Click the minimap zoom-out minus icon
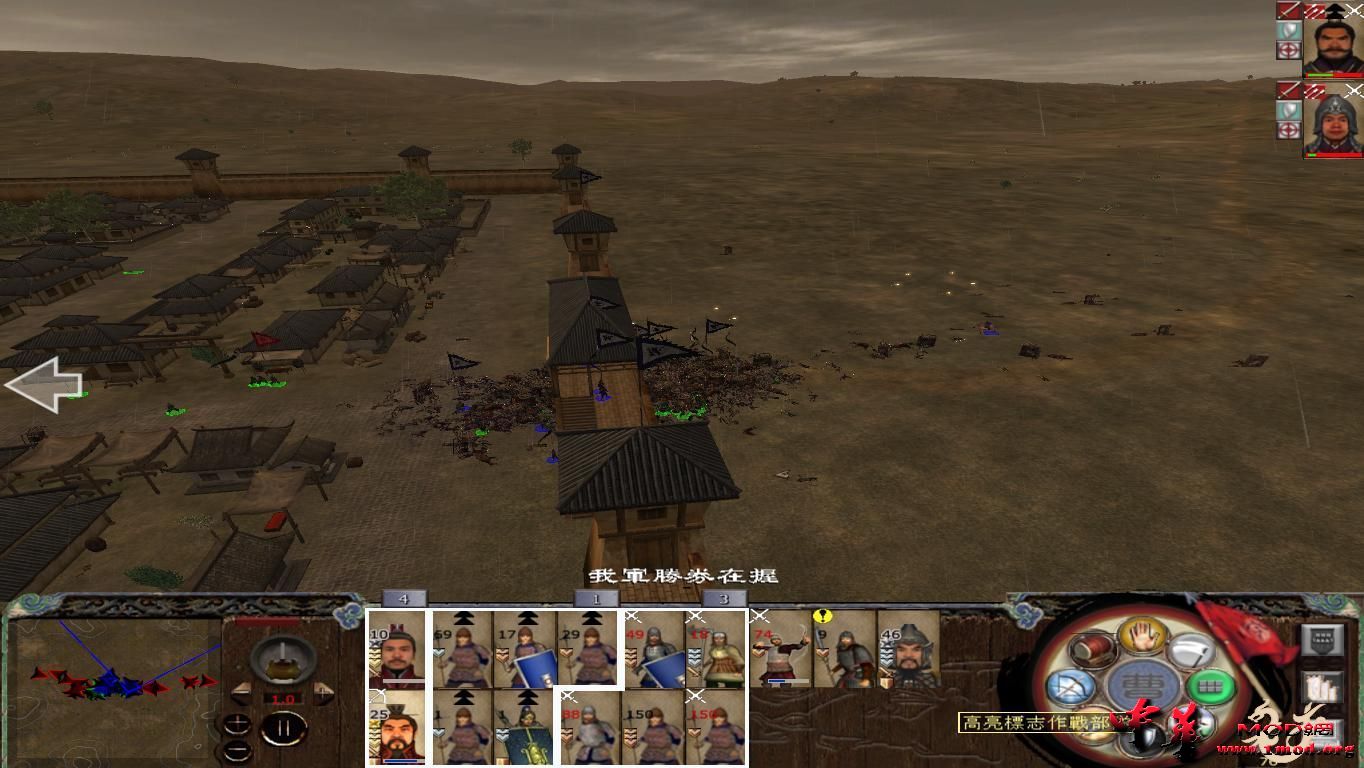The image size is (1364, 768). 238,751
